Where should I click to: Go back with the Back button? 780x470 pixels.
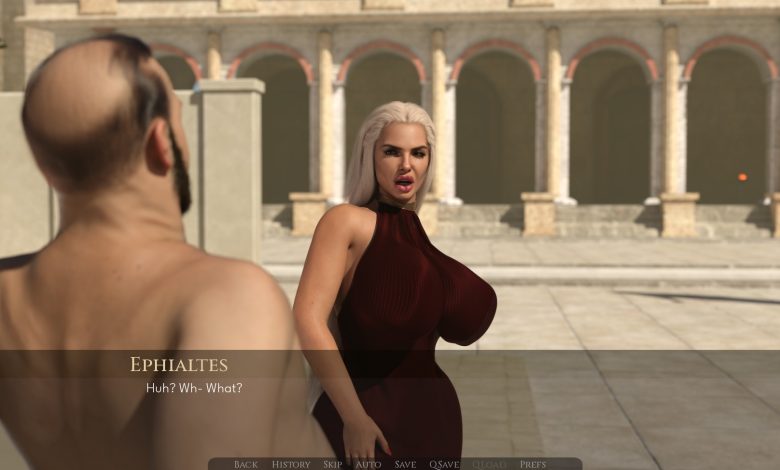246,464
